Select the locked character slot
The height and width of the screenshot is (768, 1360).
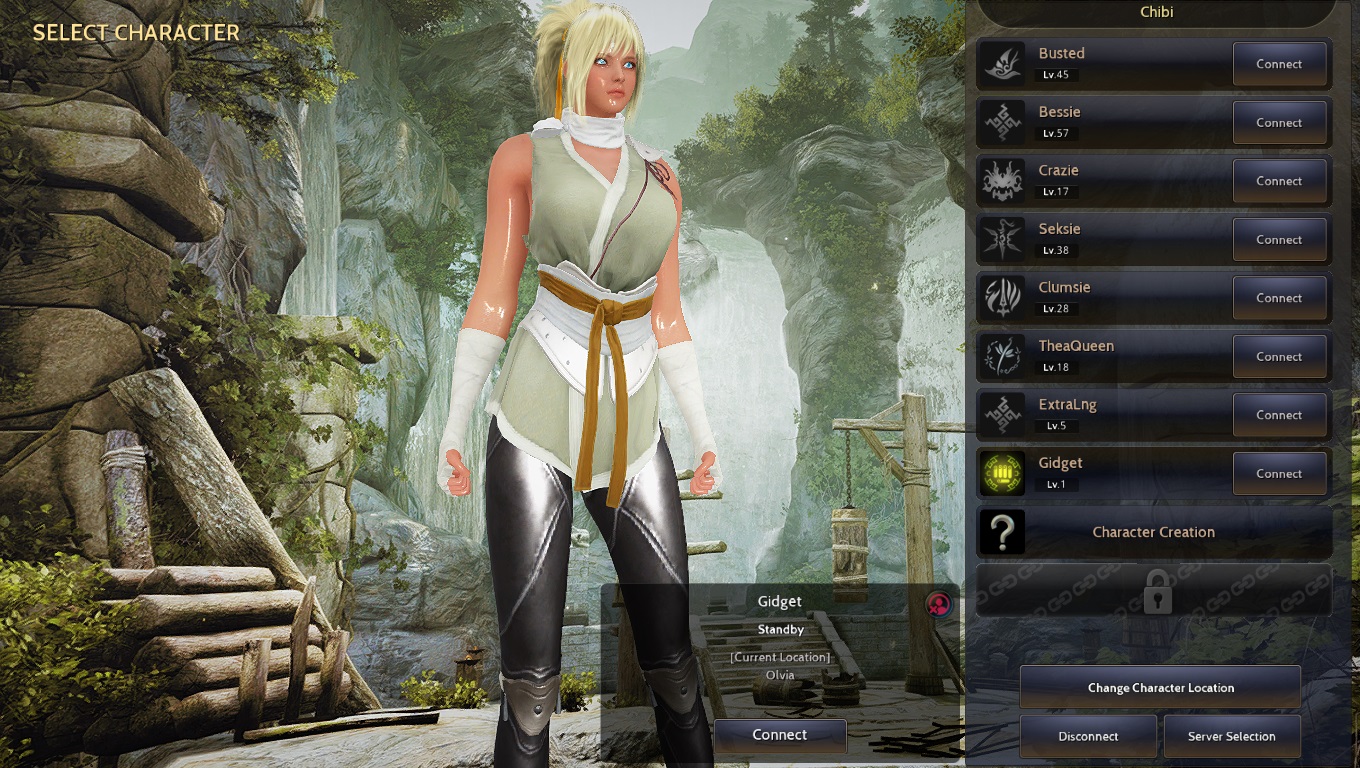(x=1155, y=590)
